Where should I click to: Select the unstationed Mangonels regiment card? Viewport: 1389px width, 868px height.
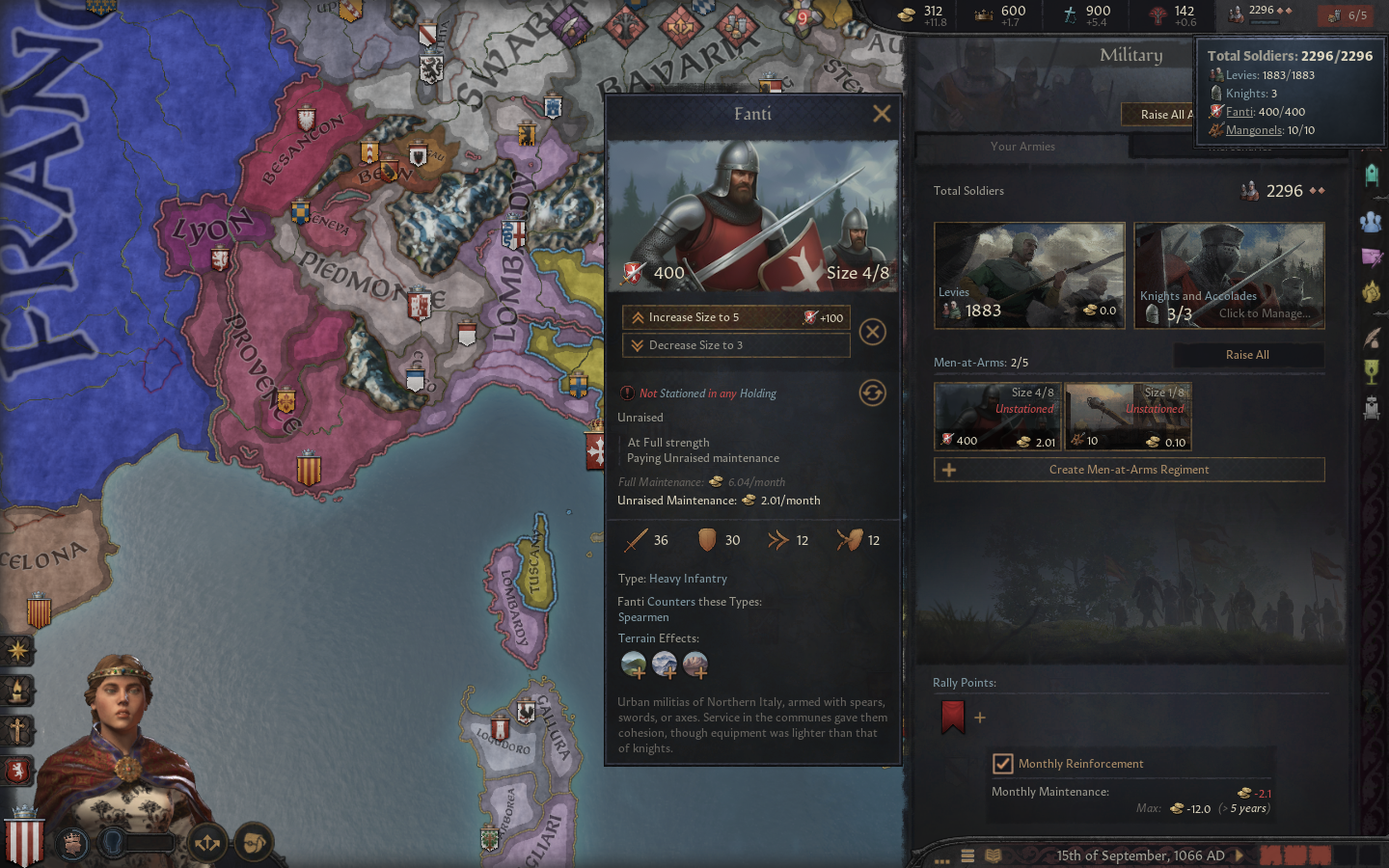click(1128, 416)
